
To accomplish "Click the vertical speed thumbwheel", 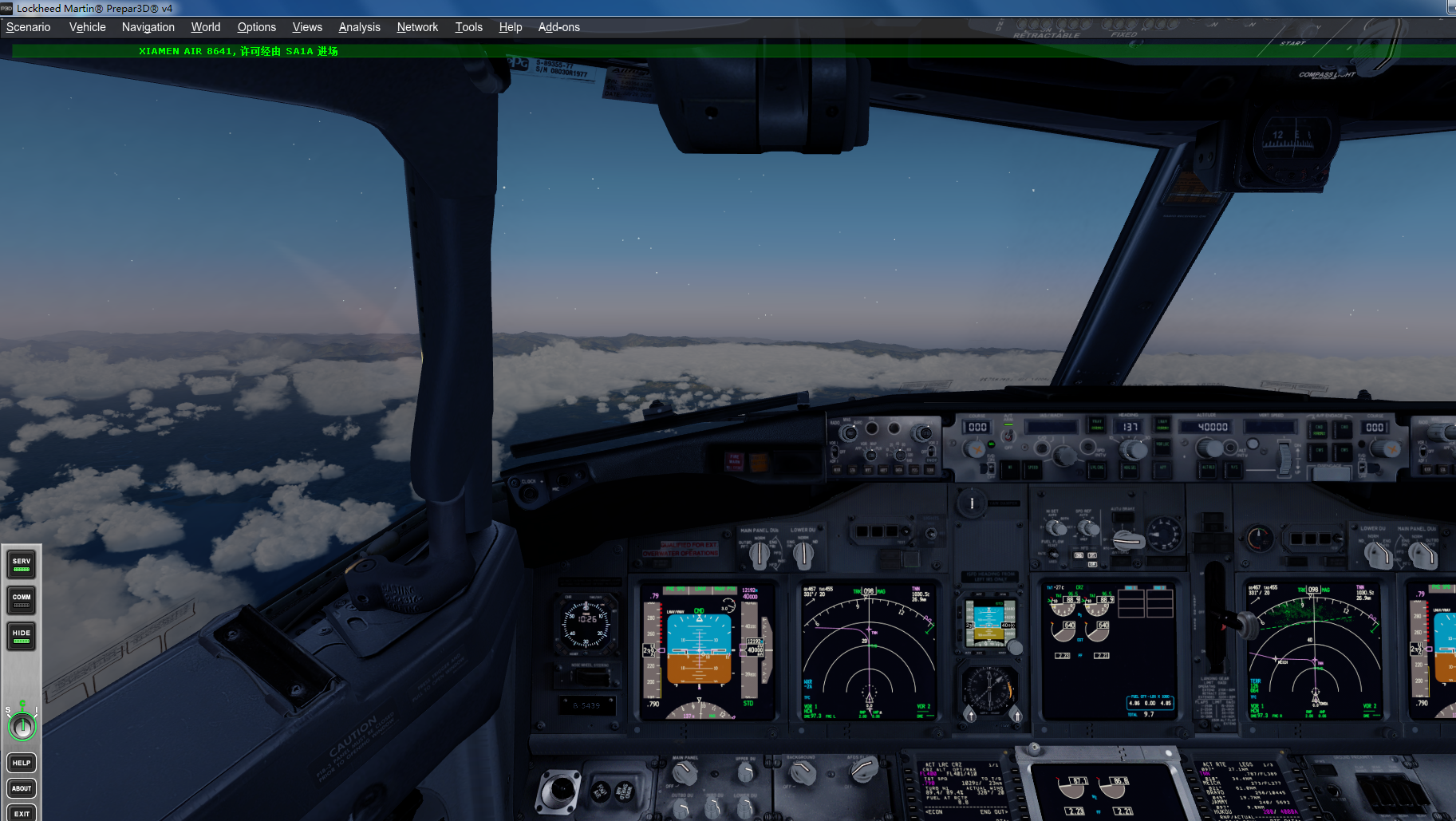I will (1284, 457).
